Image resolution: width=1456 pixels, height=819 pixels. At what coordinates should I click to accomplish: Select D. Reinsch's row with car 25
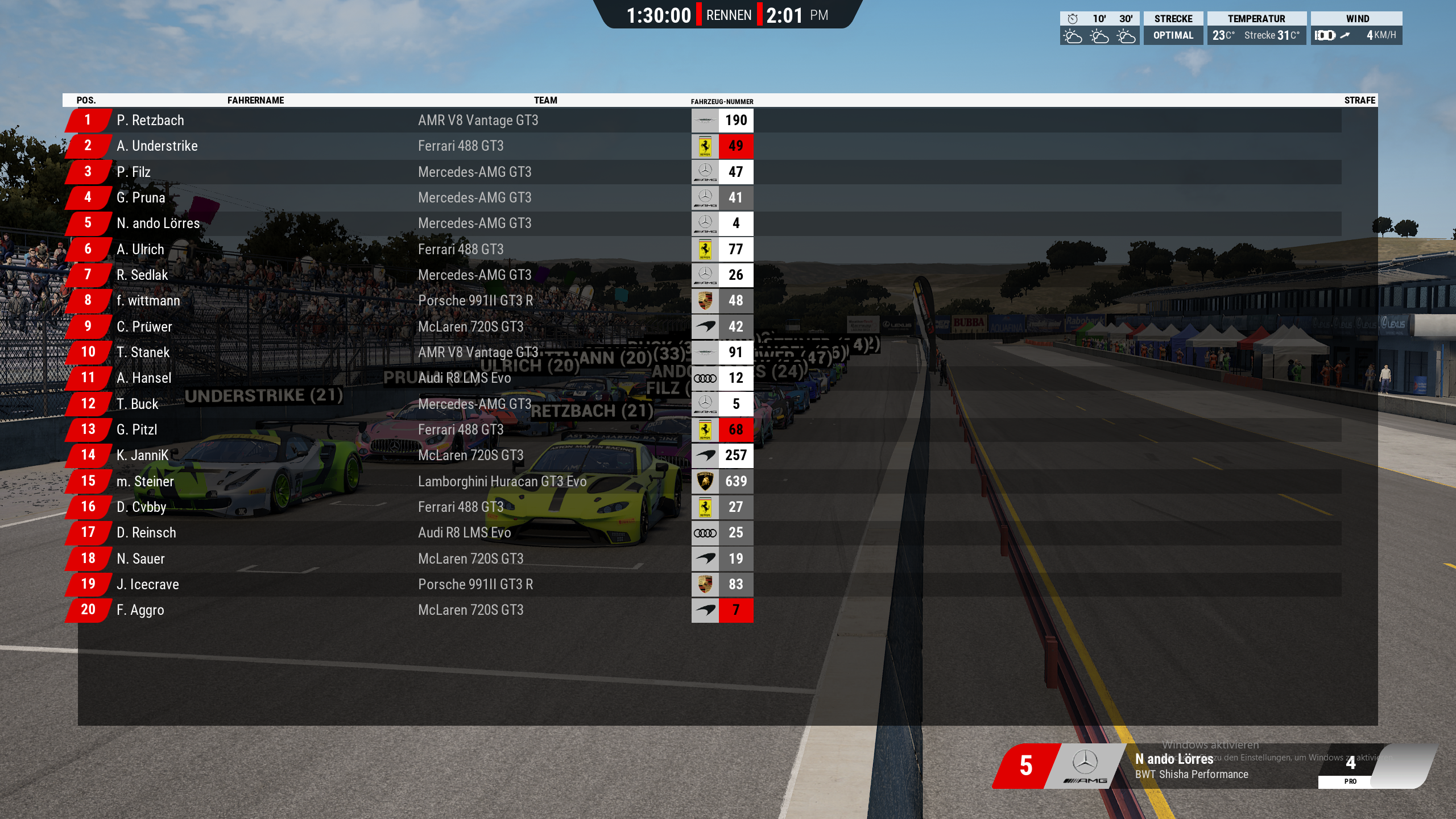click(x=146, y=533)
